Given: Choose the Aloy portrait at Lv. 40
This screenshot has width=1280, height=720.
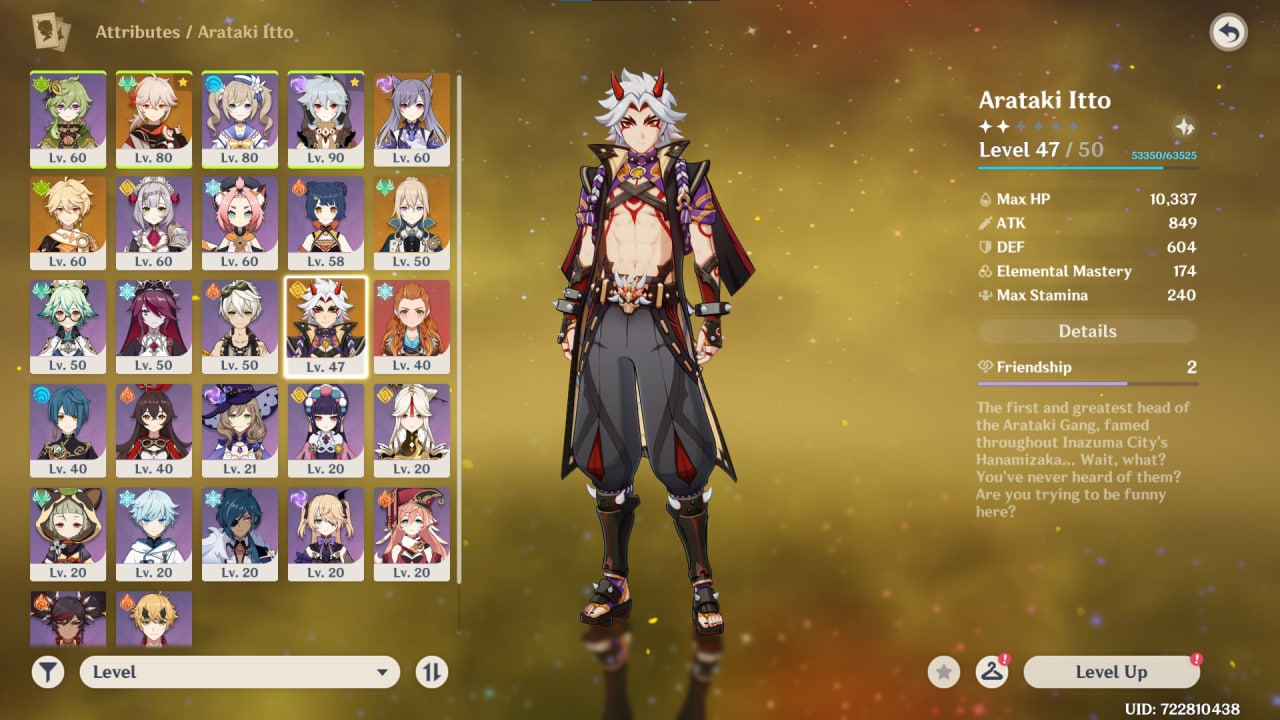Looking at the screenshot, I should pyautogui.click(x=412, y=326).
